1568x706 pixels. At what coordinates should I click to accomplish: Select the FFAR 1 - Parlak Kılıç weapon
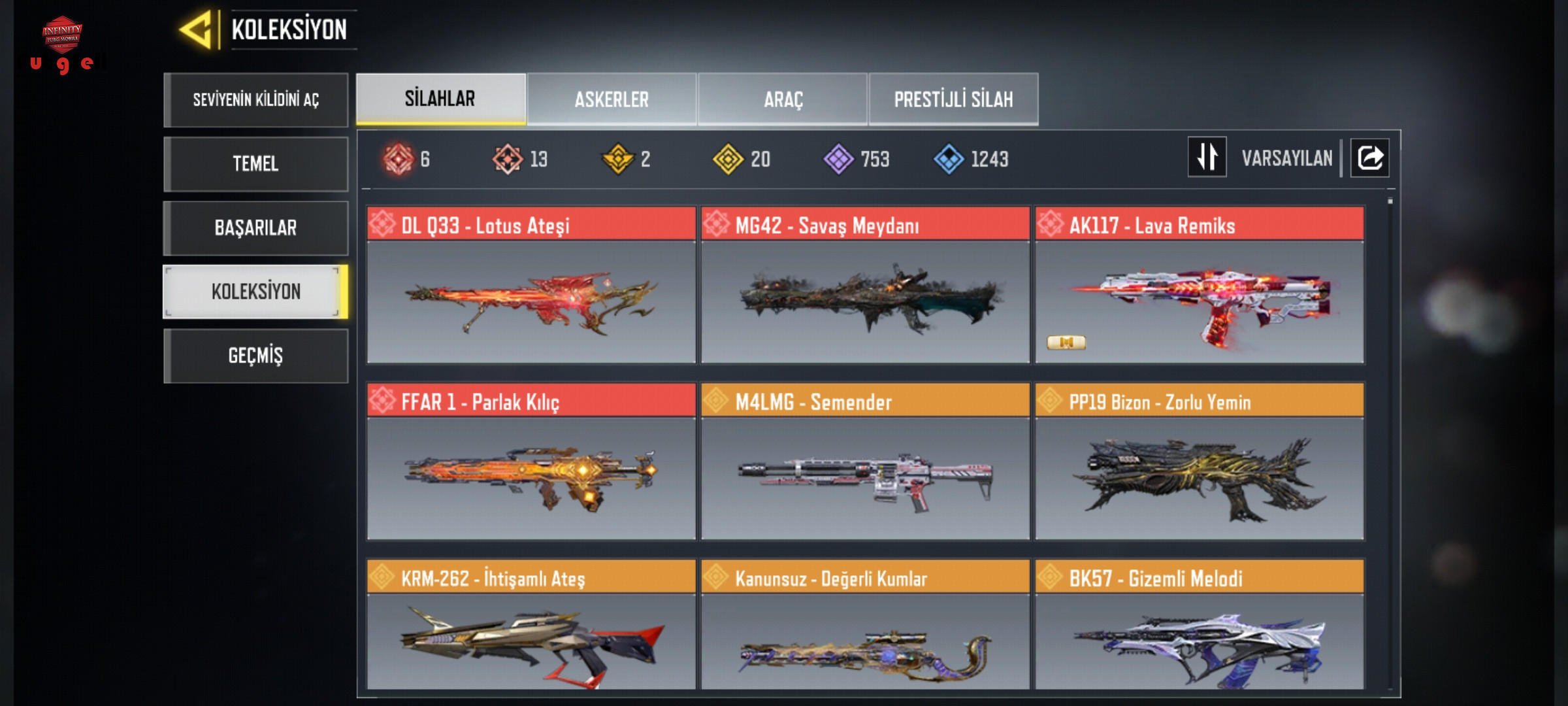pyautogui.click(x=531, y=462)
